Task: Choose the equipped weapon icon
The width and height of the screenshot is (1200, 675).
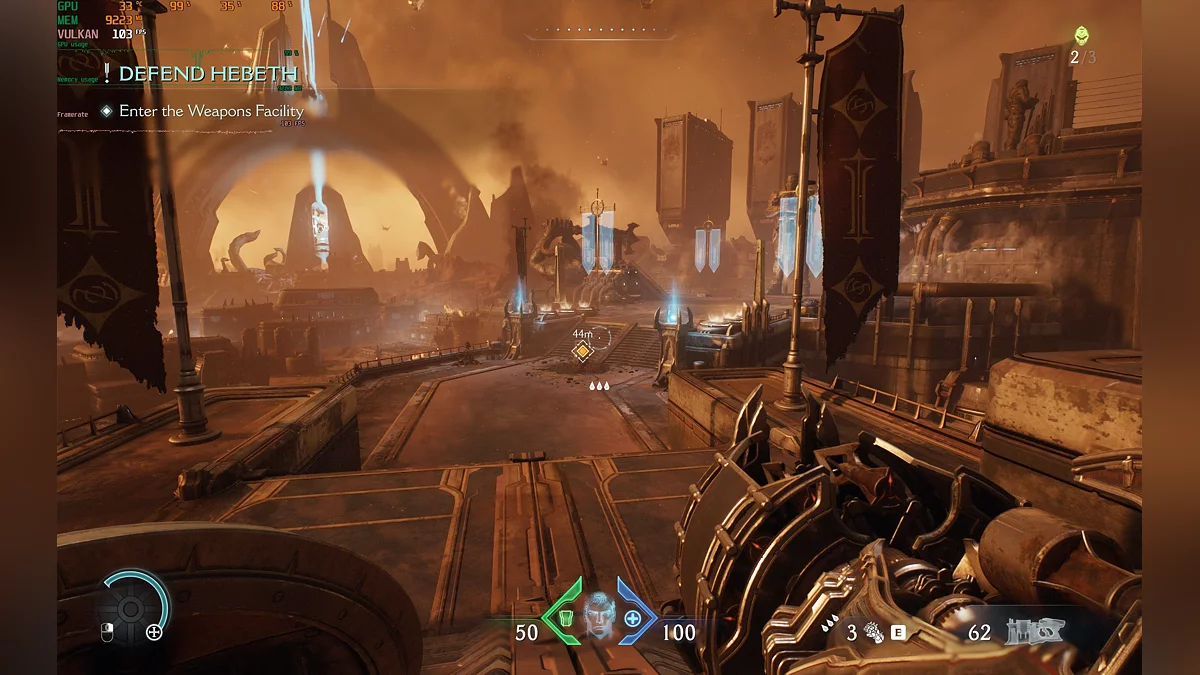Action: pyautogui.click(x=1036, y=631)
